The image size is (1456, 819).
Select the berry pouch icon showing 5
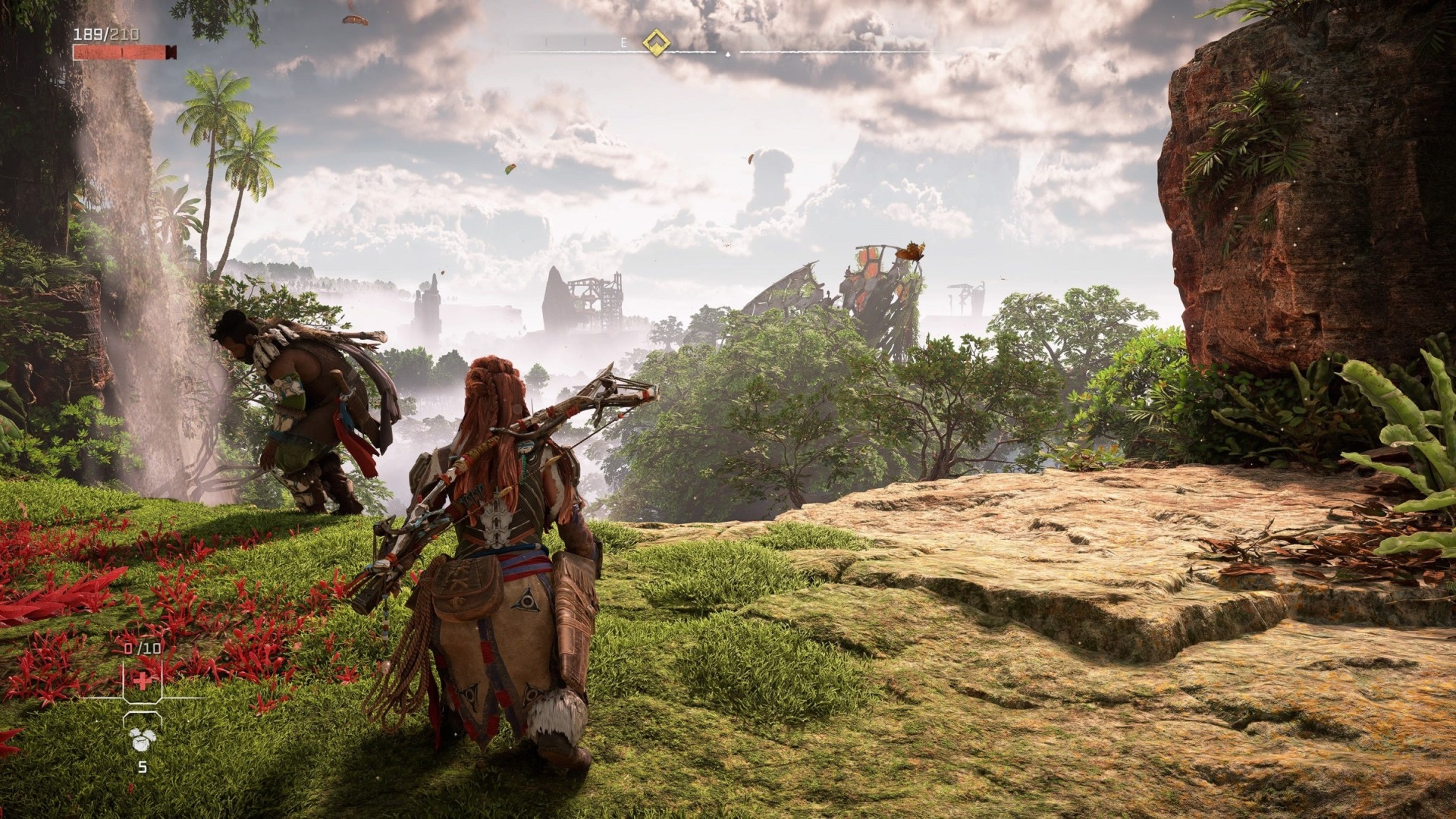pyautogui.click(x=143, y=739)
